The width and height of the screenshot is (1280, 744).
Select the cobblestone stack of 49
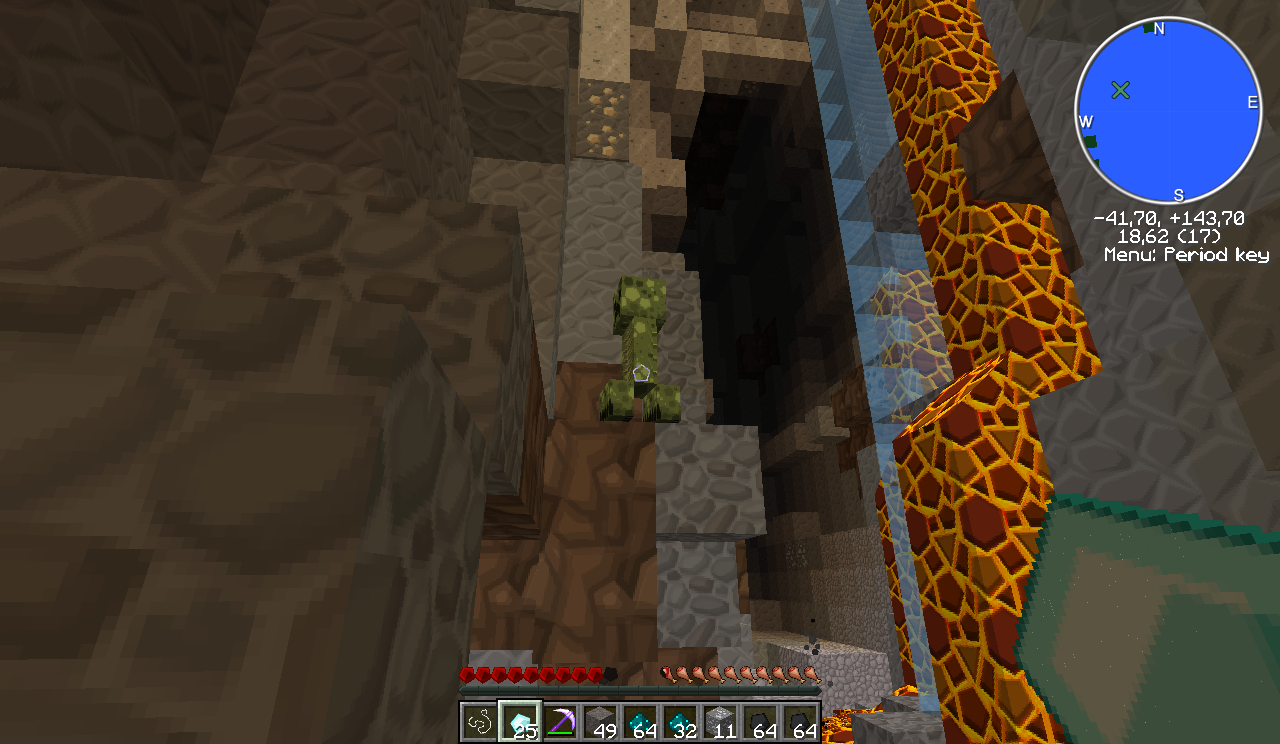[x=600, y=721]
